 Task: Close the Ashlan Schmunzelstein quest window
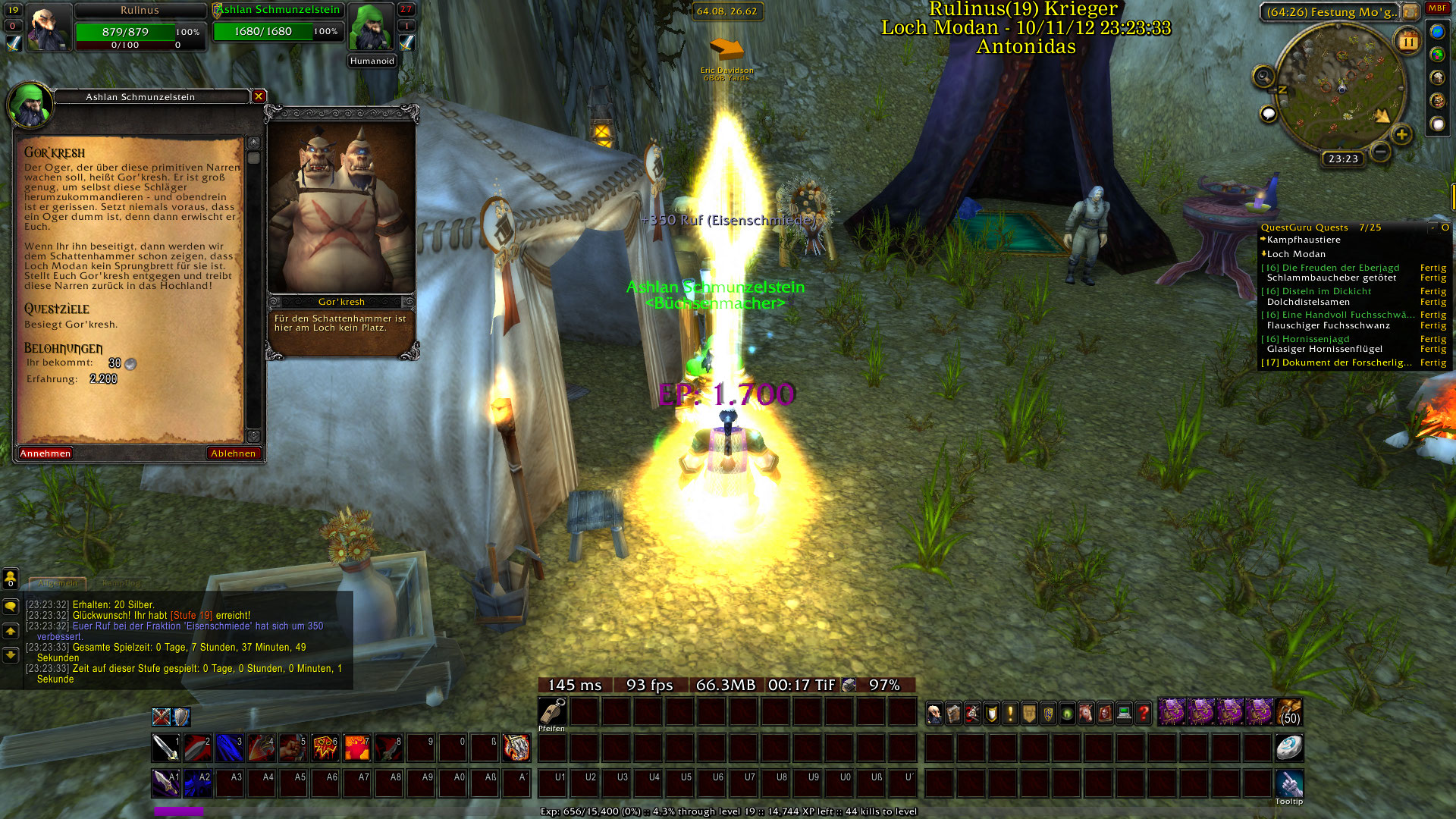259,96
